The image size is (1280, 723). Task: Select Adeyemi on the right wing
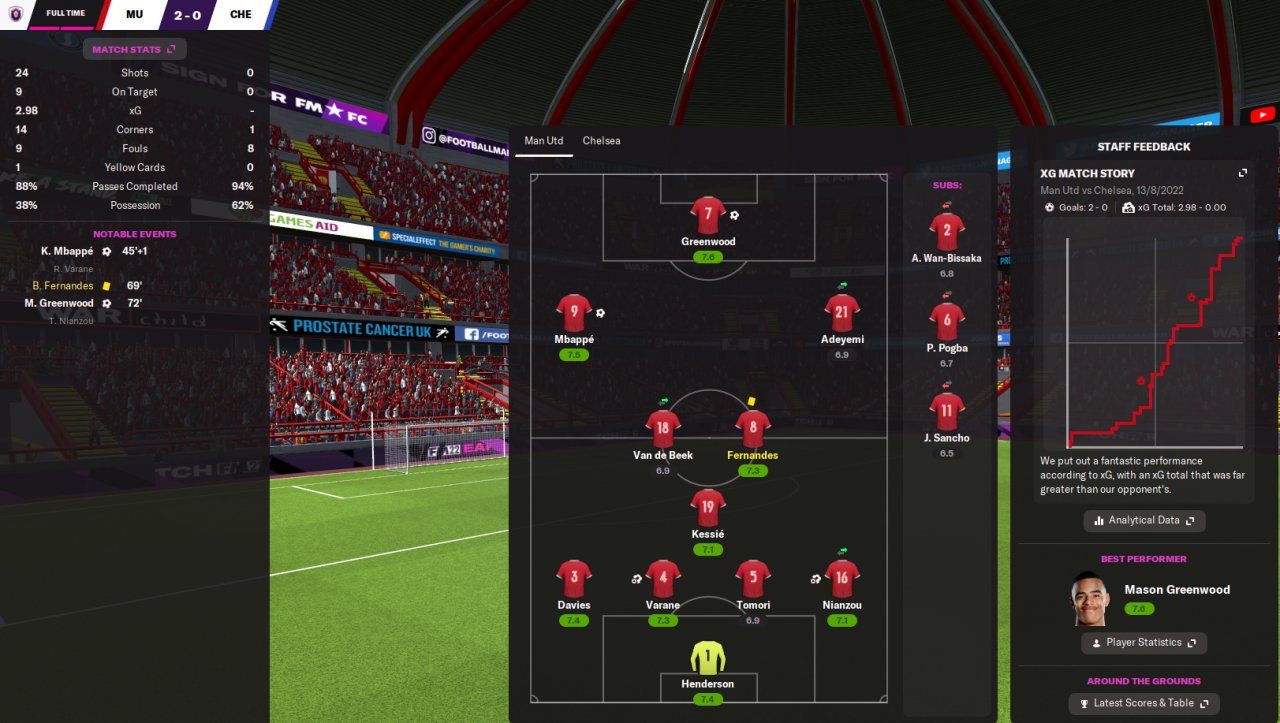click(x=841, y=313)
